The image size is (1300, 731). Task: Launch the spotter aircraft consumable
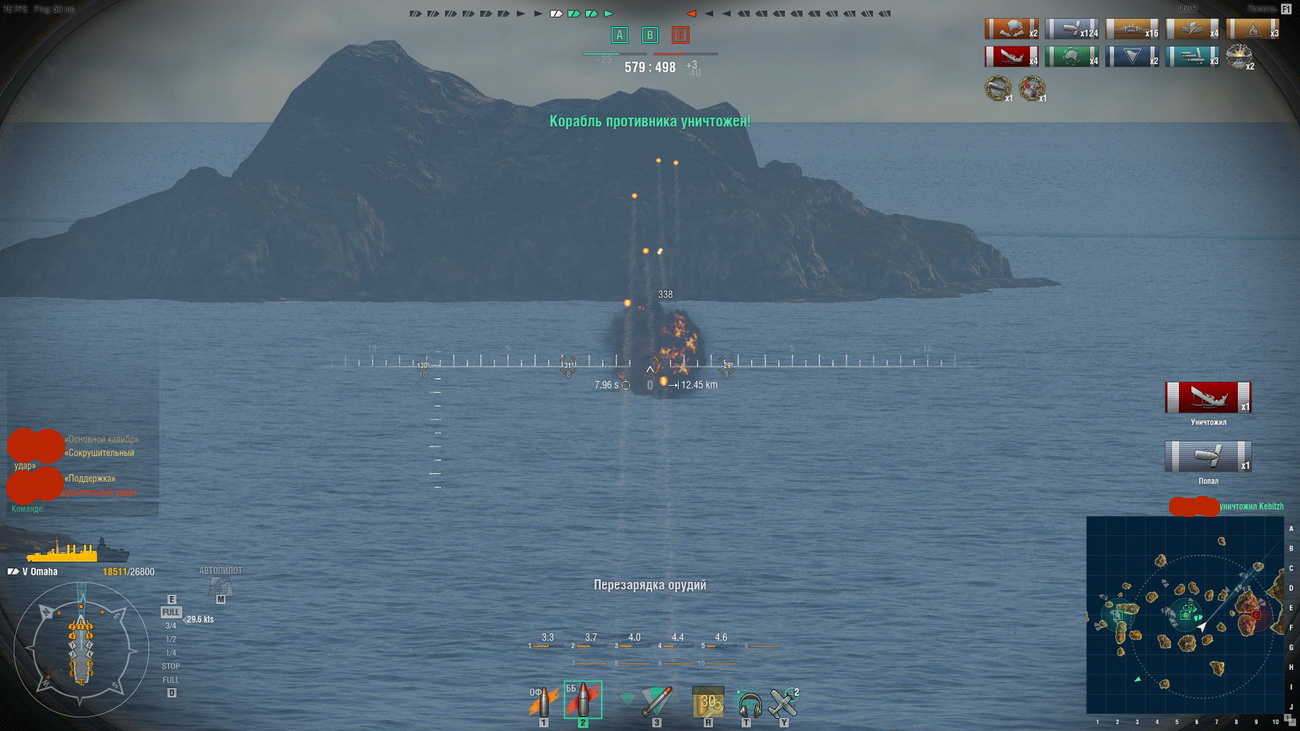tap(783, 701)
